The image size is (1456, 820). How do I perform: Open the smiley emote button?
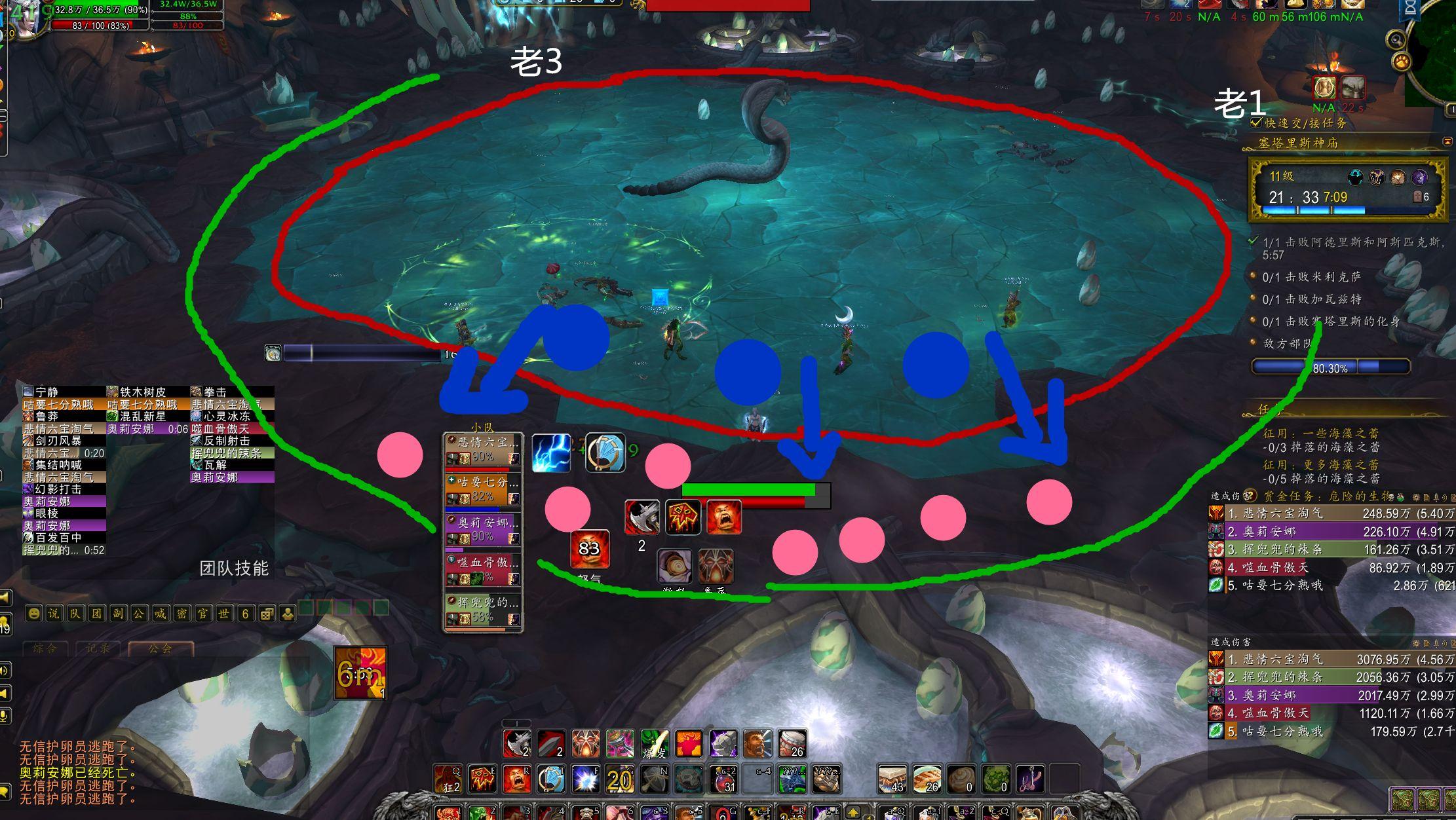tap(34, 614)
